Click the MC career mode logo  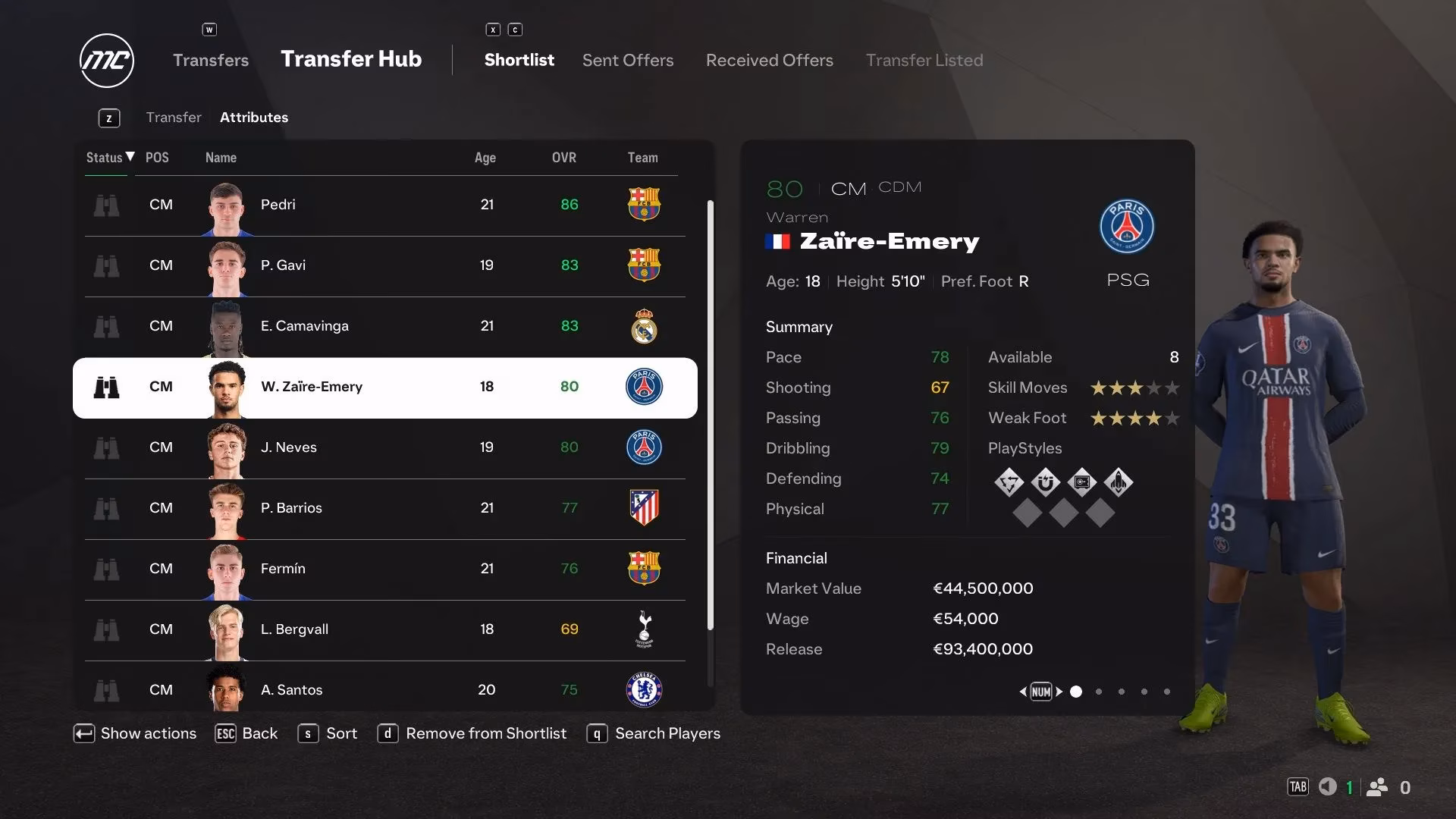click(106, 60)
